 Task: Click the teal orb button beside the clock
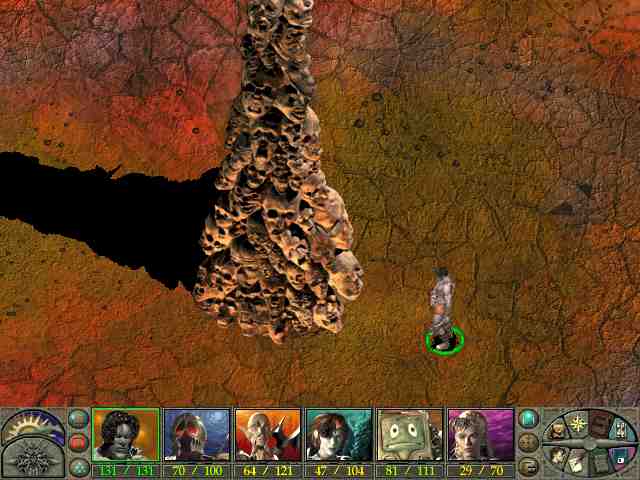(78, 419)
